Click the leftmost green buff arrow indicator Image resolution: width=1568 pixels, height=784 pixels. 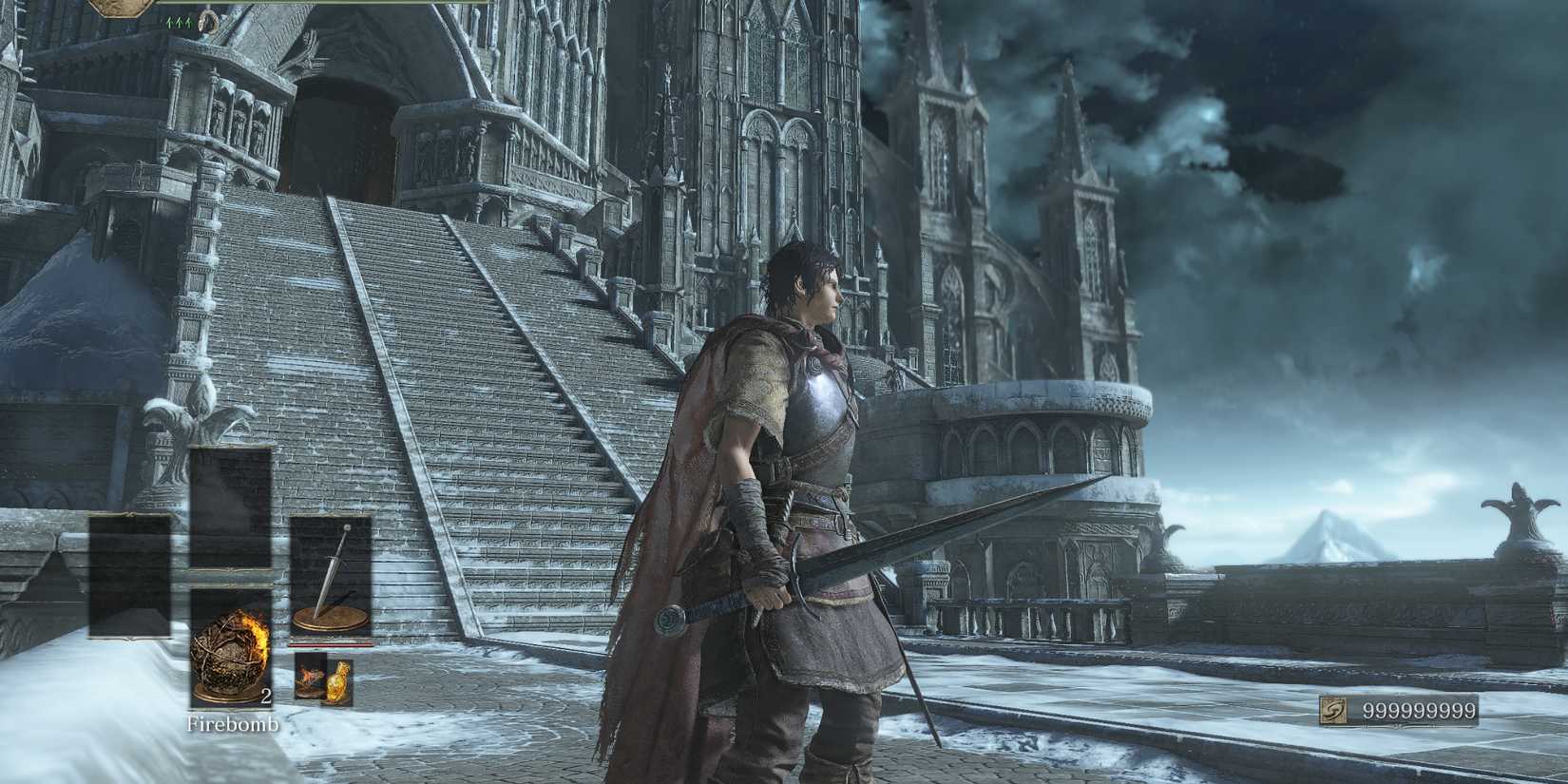pos(170,22)
